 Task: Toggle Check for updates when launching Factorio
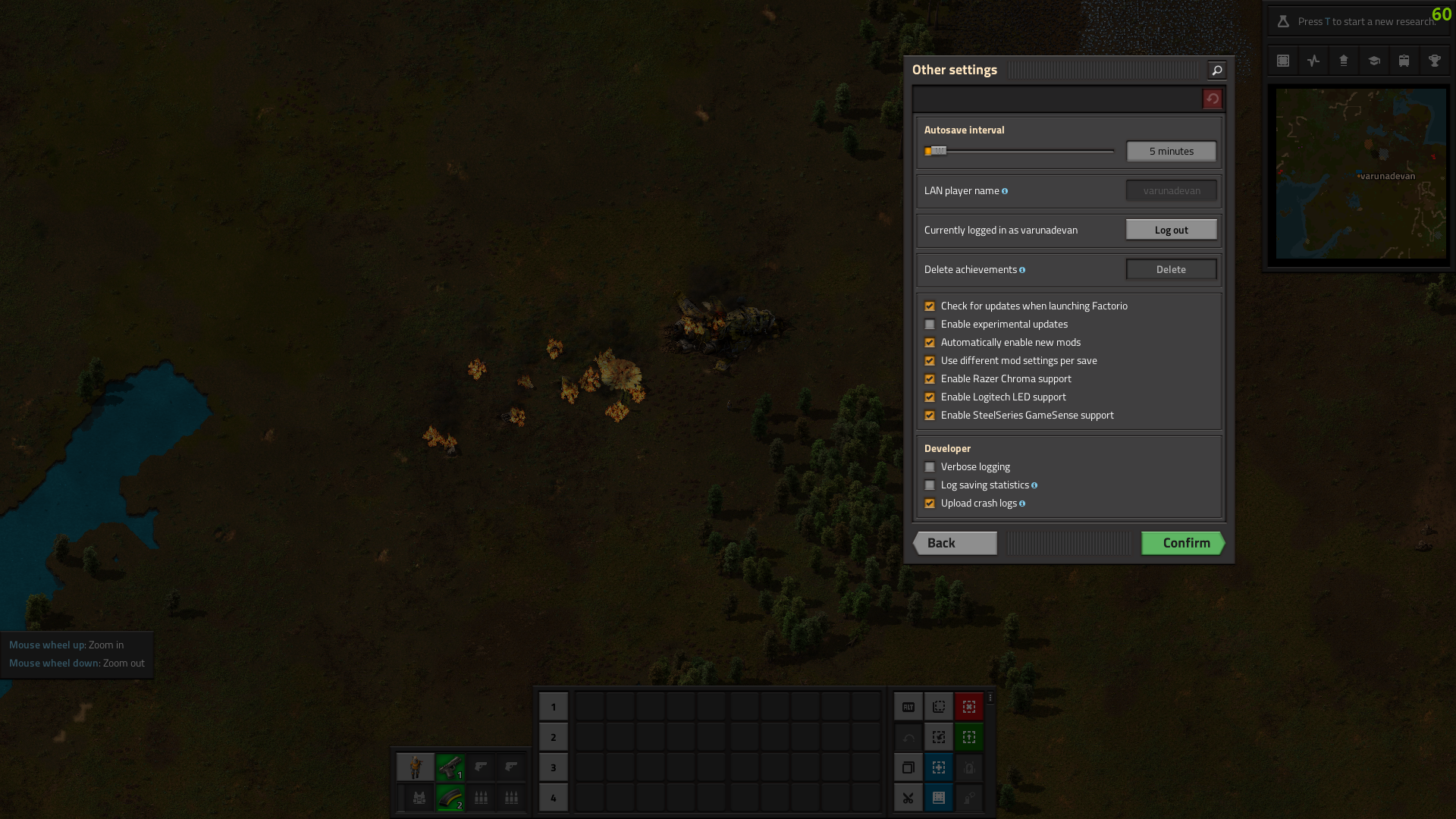930,306
